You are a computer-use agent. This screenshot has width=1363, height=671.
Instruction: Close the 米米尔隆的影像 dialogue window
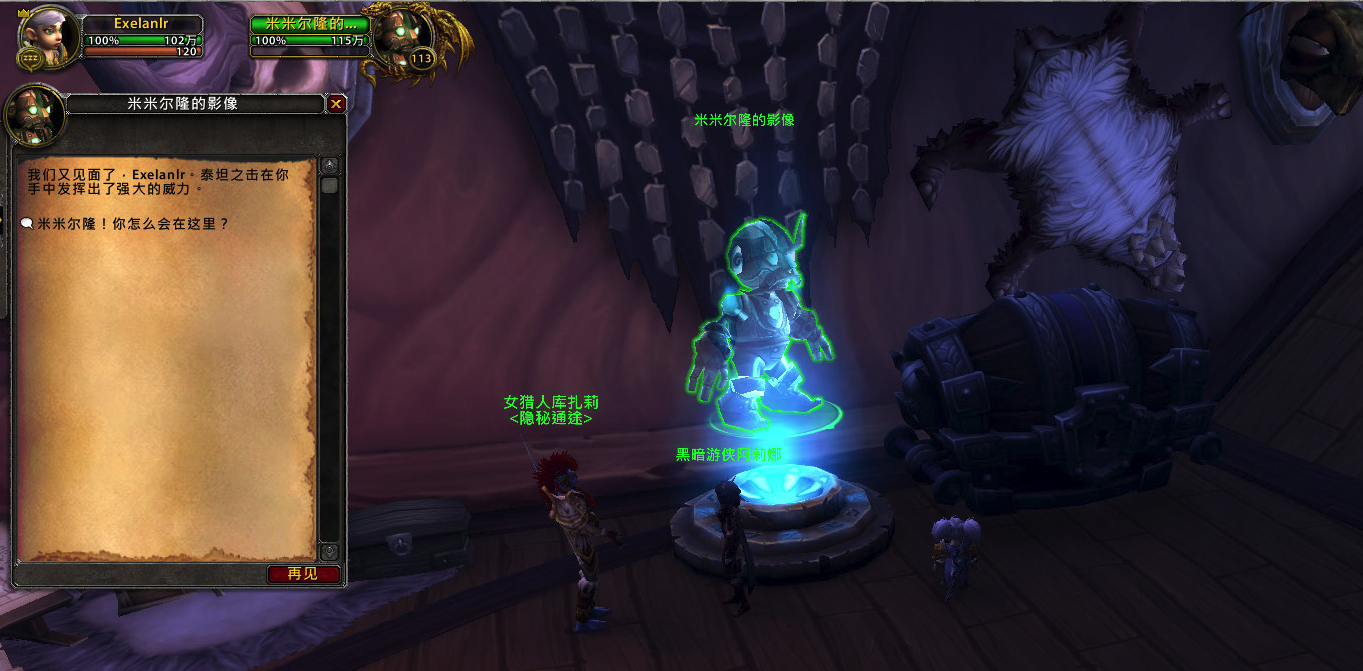pos(336,103)
